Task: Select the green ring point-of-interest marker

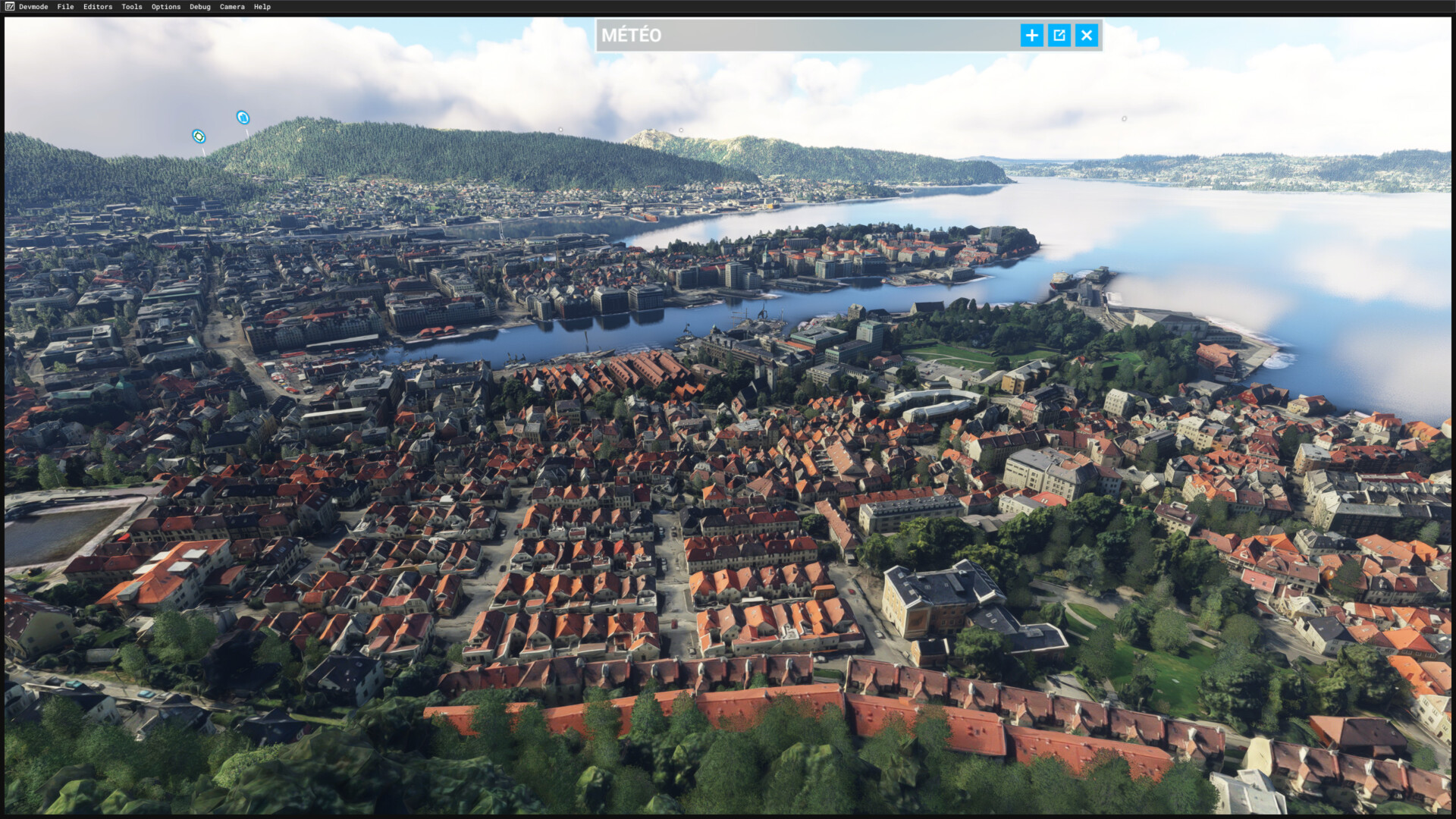Action: [199, 136]
